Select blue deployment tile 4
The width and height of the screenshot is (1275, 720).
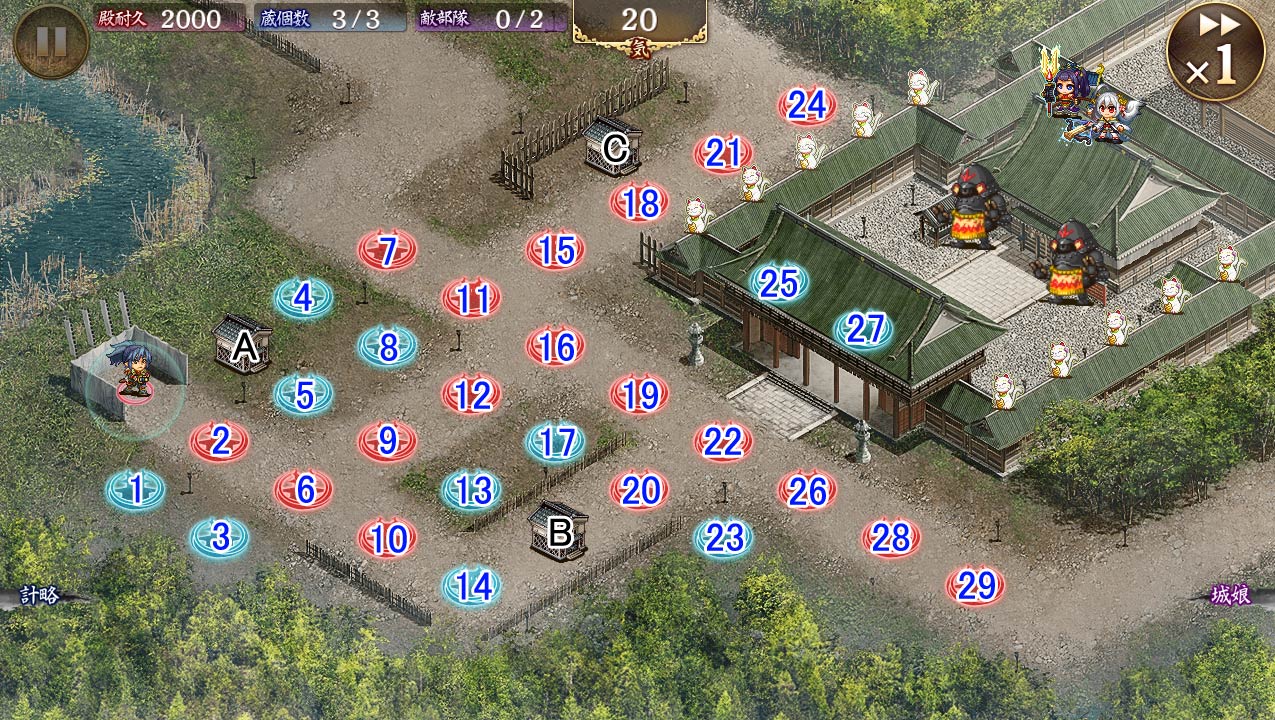pos(304,298)
